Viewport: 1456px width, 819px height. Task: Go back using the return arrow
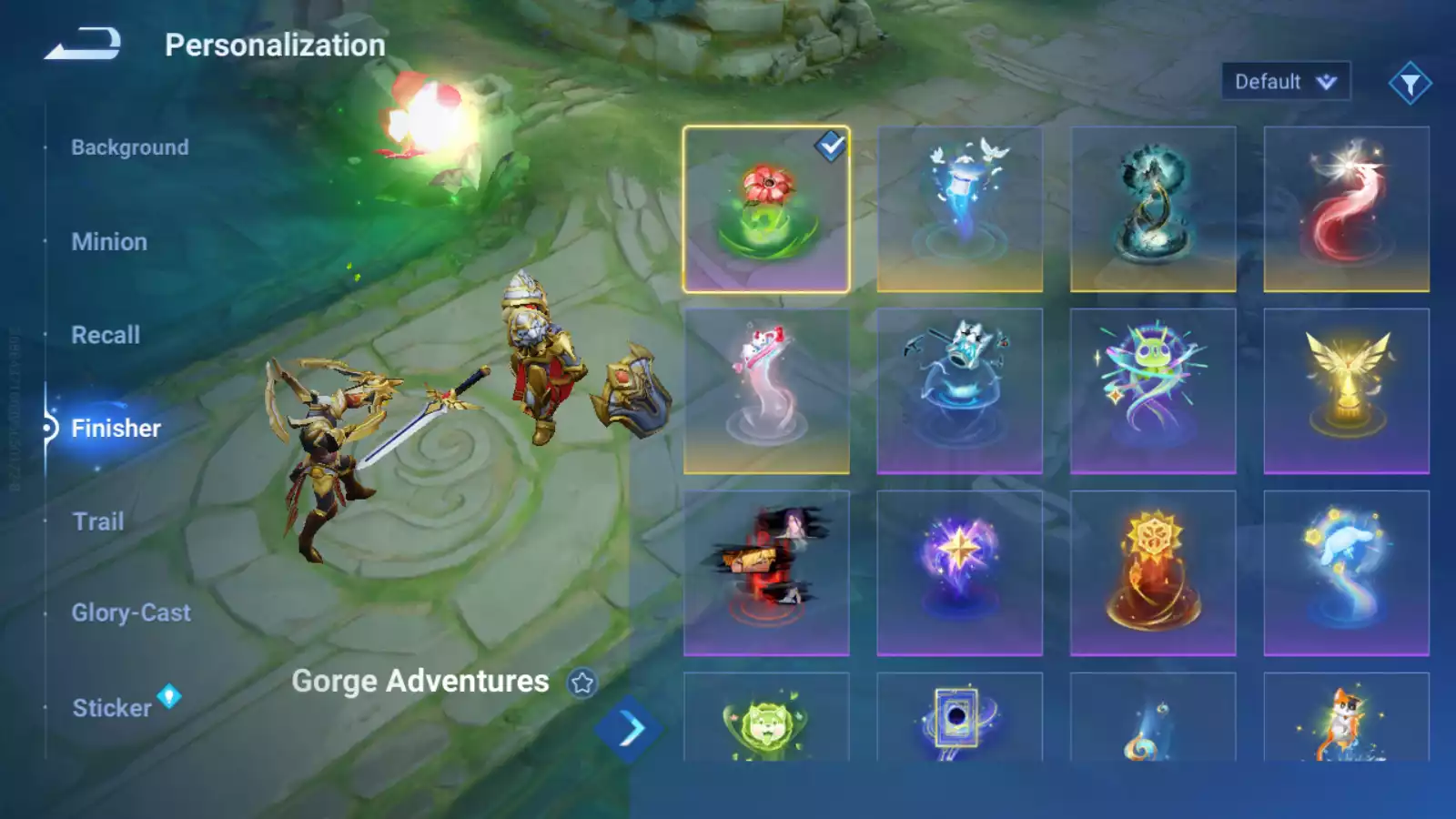click(83, 44)
